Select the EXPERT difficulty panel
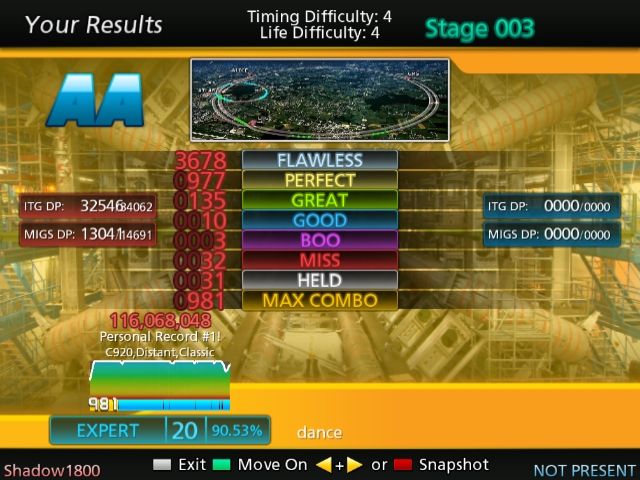 [160, 430]
